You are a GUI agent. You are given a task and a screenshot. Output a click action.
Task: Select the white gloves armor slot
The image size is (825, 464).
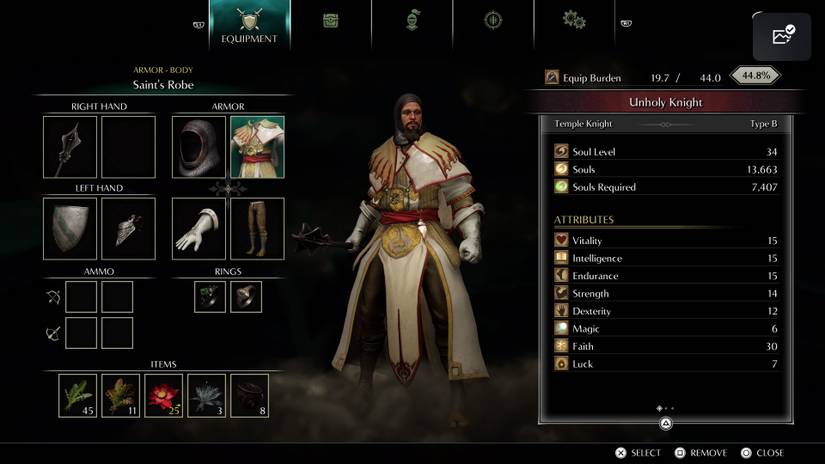(198, 228)
